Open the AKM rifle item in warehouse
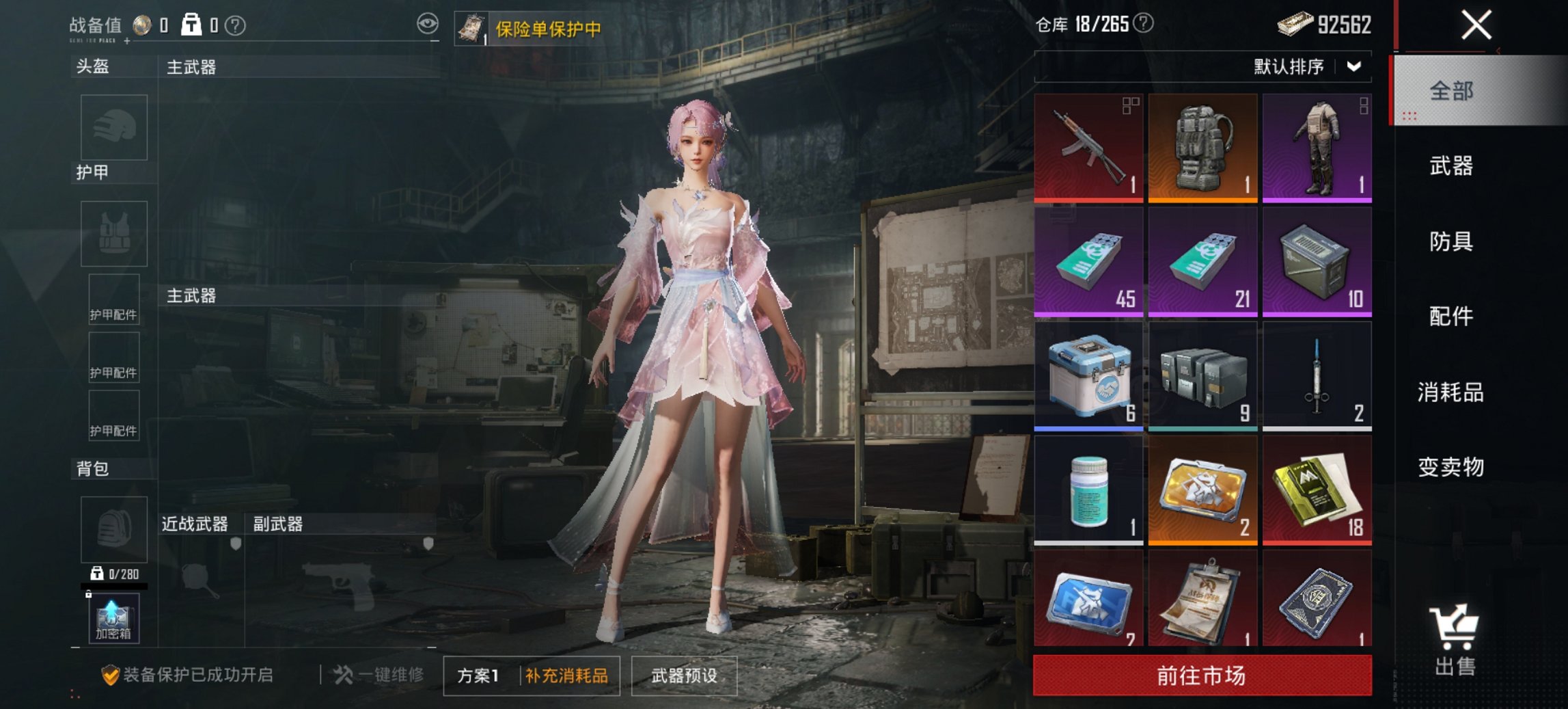Screen dimensions: 1568x709 click(x=1088, y=146)
